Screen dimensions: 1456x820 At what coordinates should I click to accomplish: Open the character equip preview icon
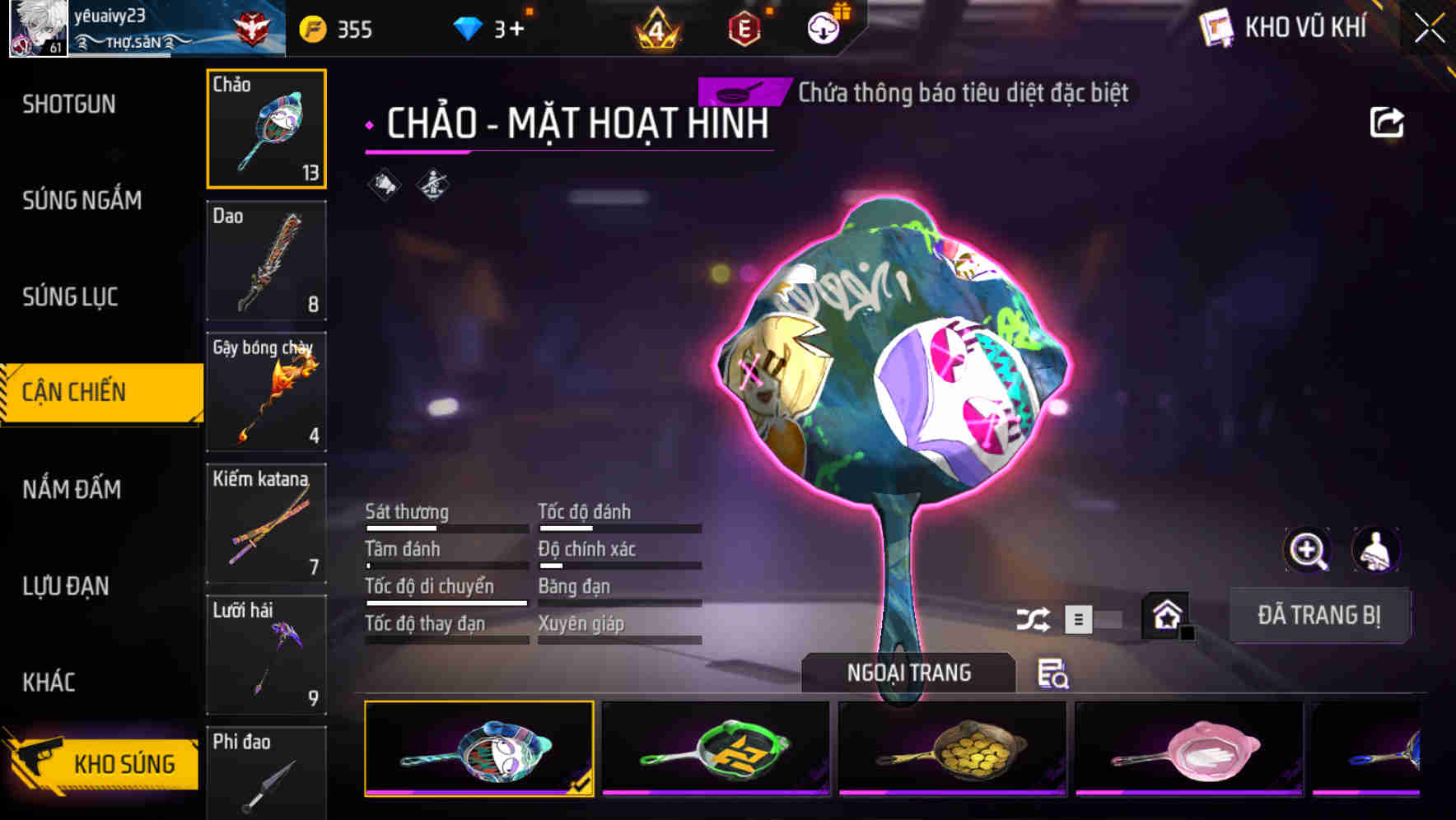tap(1375, 550)
